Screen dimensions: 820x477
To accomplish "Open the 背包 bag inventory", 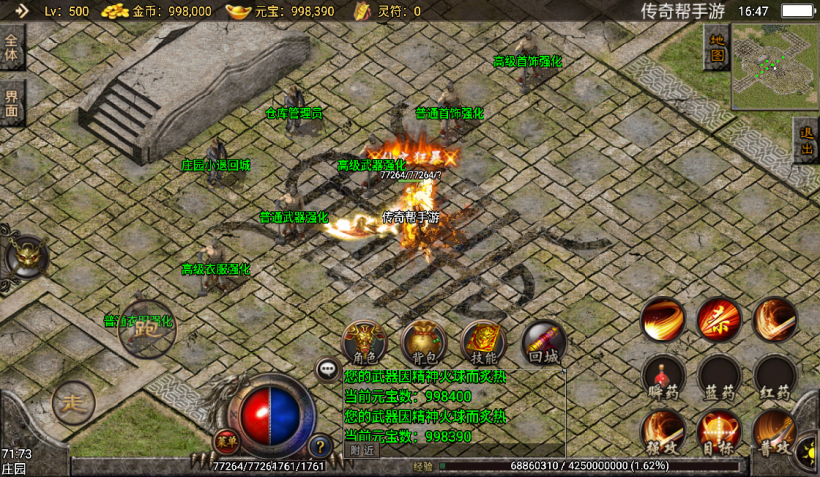I will 423,343.
